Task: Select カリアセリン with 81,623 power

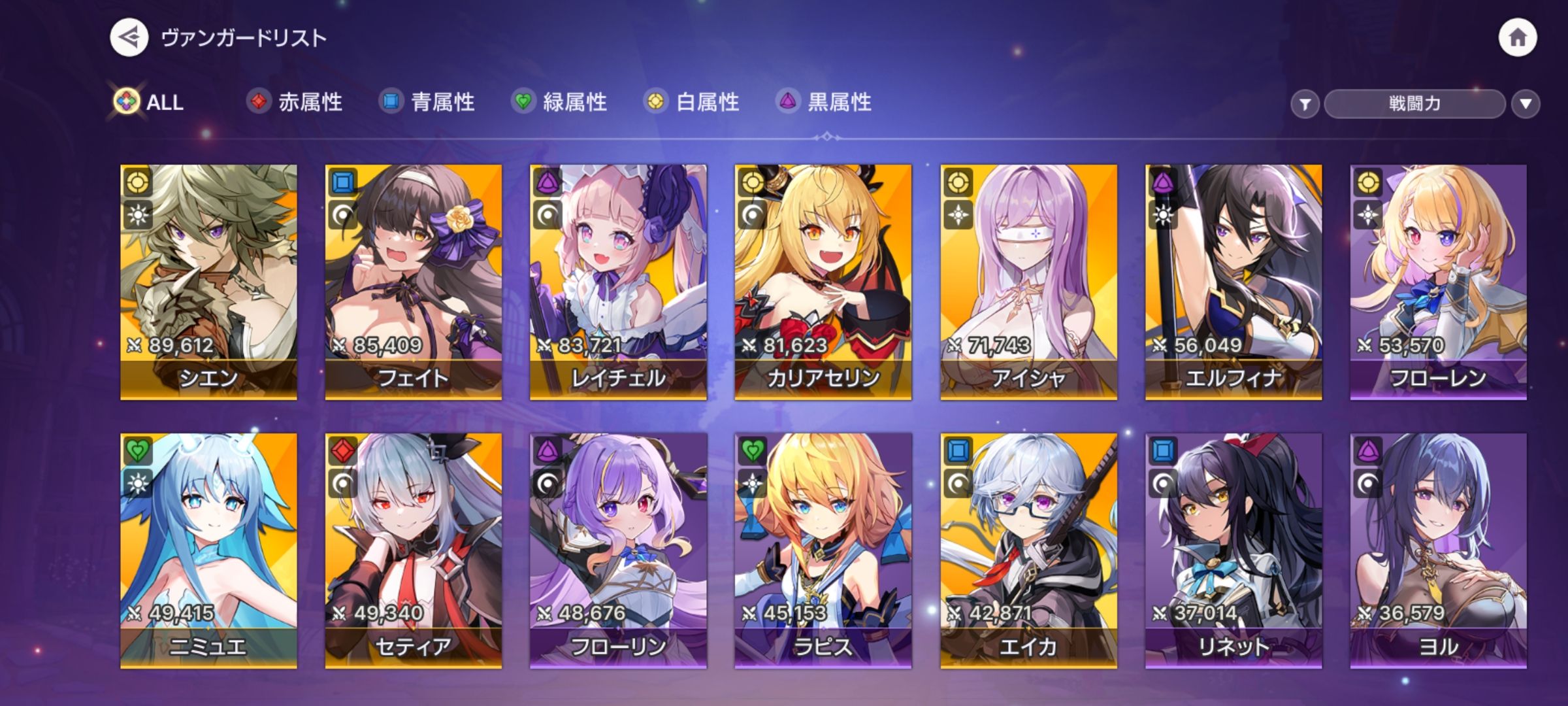Action: [823, 281]
